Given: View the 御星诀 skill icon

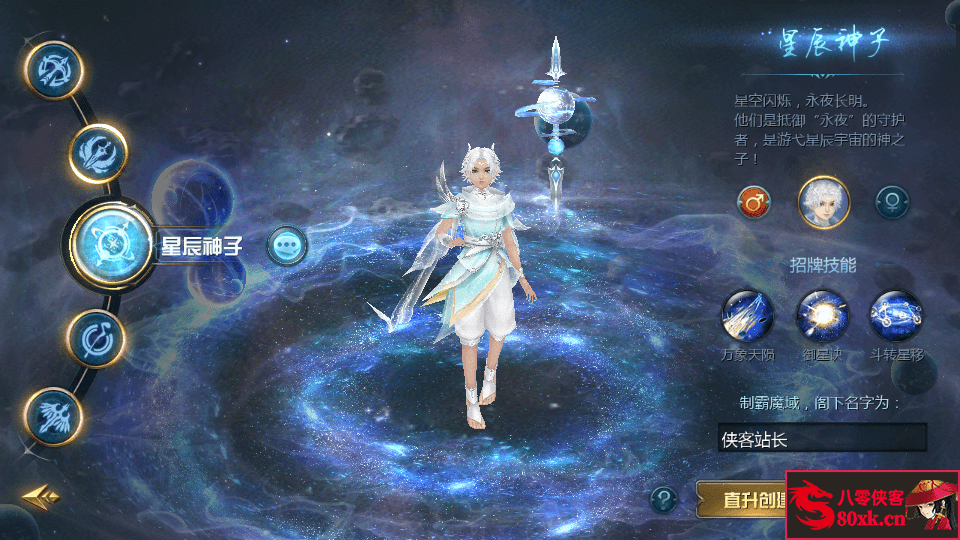Looking at the screenshot, I should point(822,316).
